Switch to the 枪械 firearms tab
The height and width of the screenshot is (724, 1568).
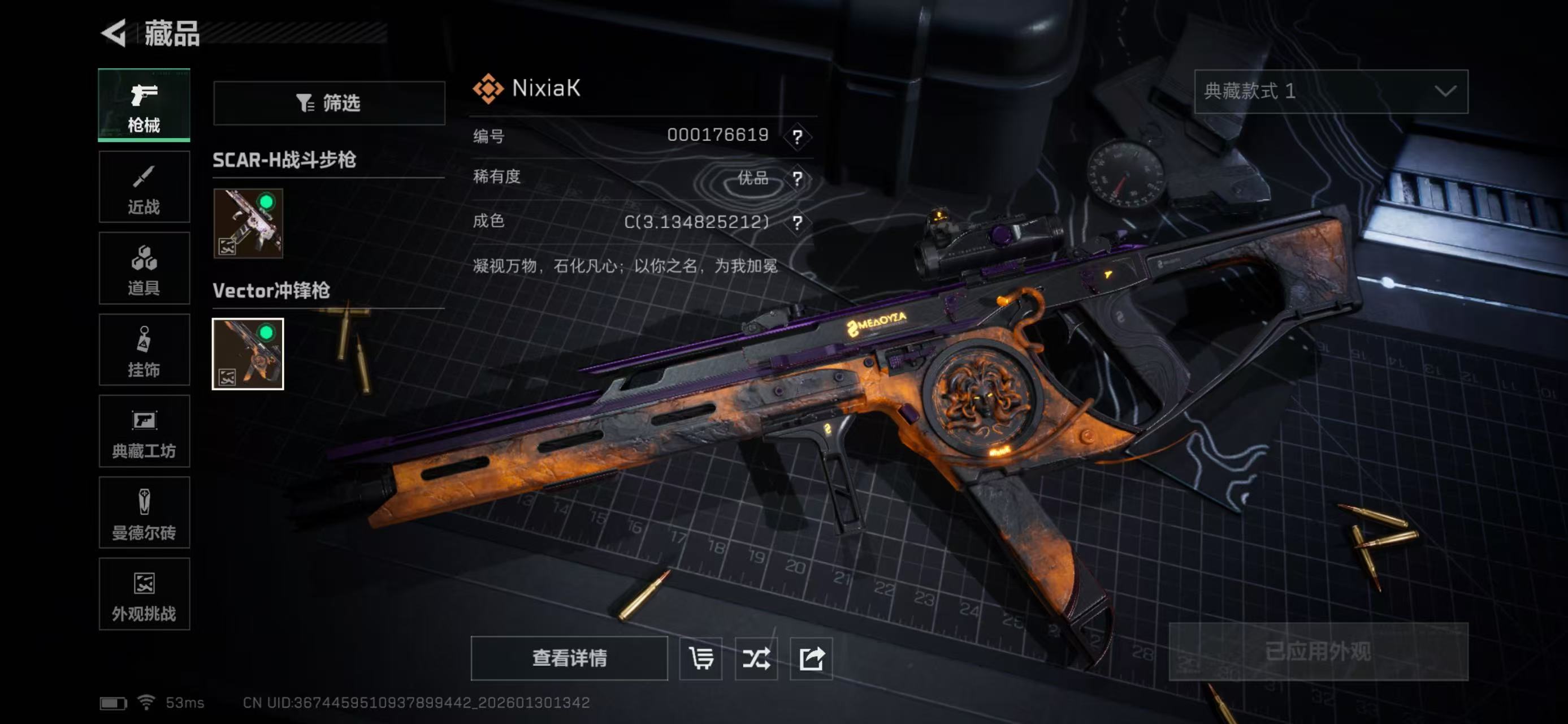click(144, 105)
